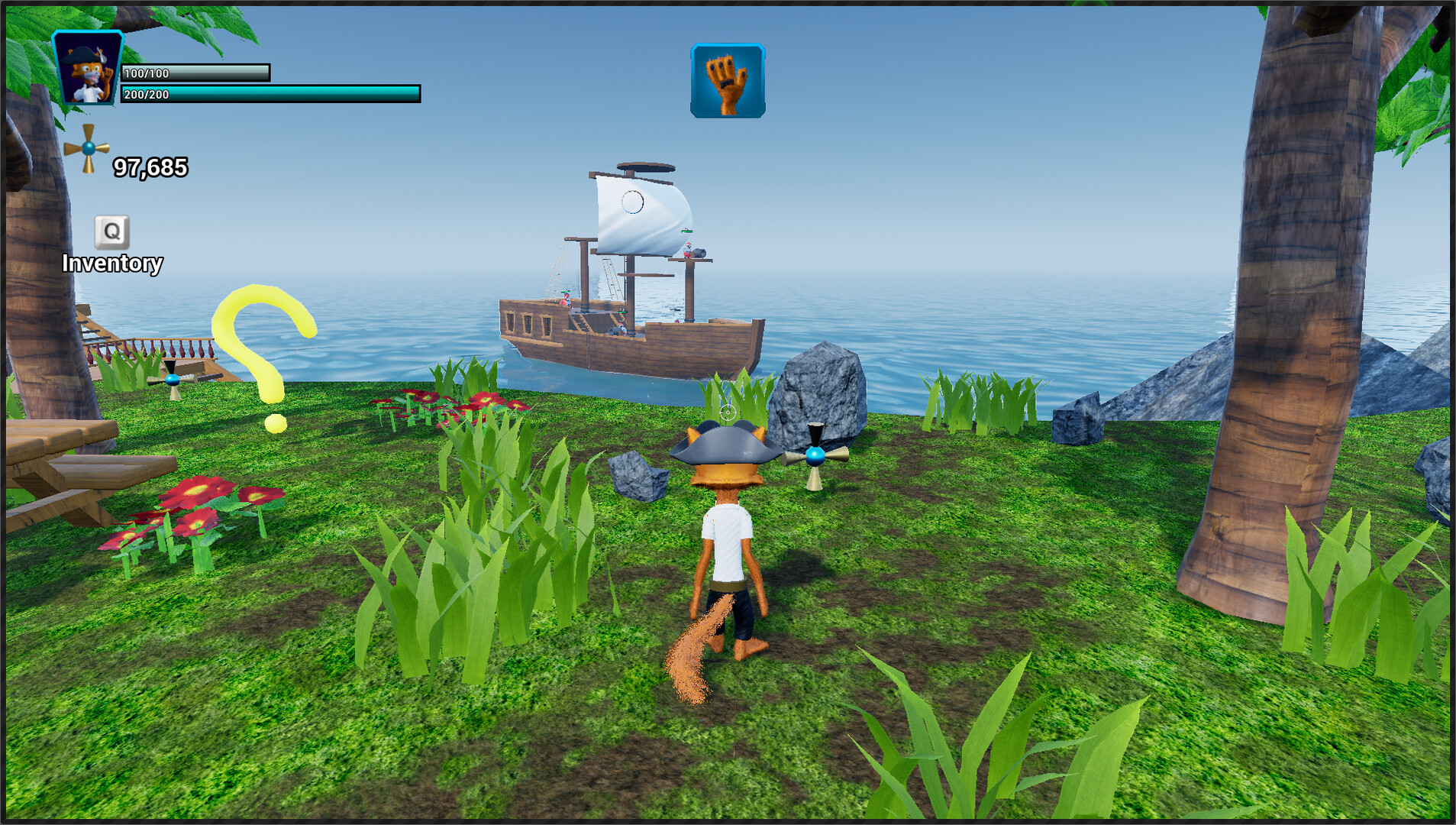Screen dimensions: 1456x825
Task: Select the claw attack ability icon
Action: click(728, 80)
